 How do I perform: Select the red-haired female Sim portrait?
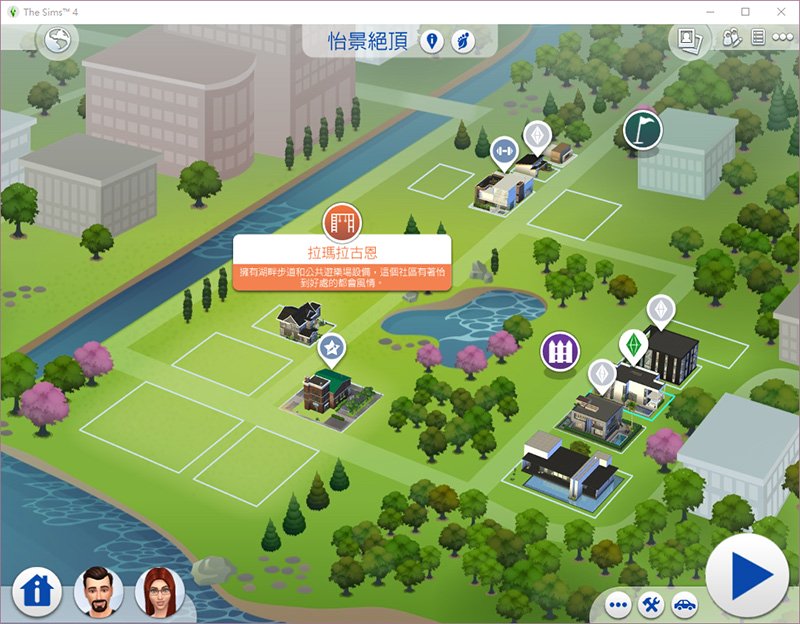(x=160, y=591)
